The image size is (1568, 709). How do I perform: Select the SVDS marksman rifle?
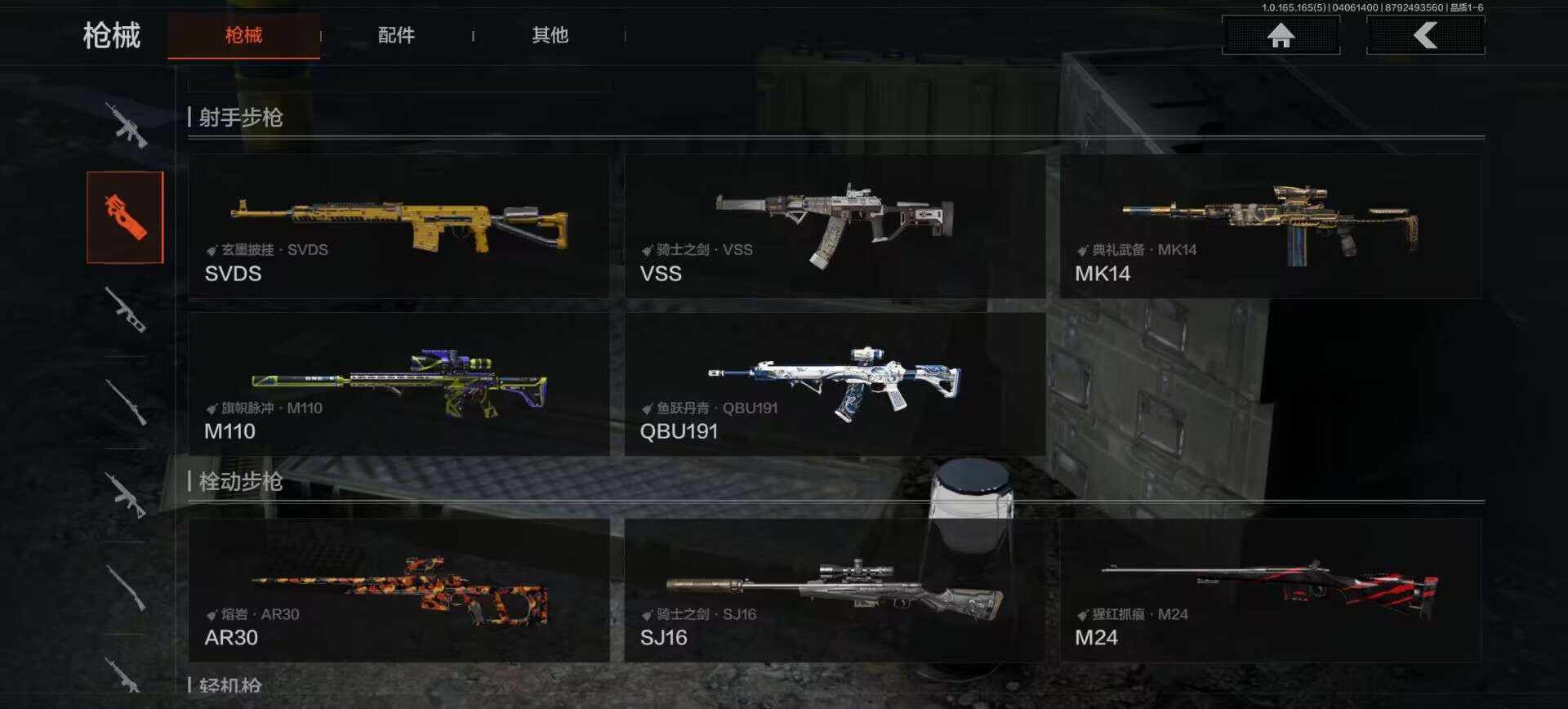pyautogui.click(x=399, y=227)
